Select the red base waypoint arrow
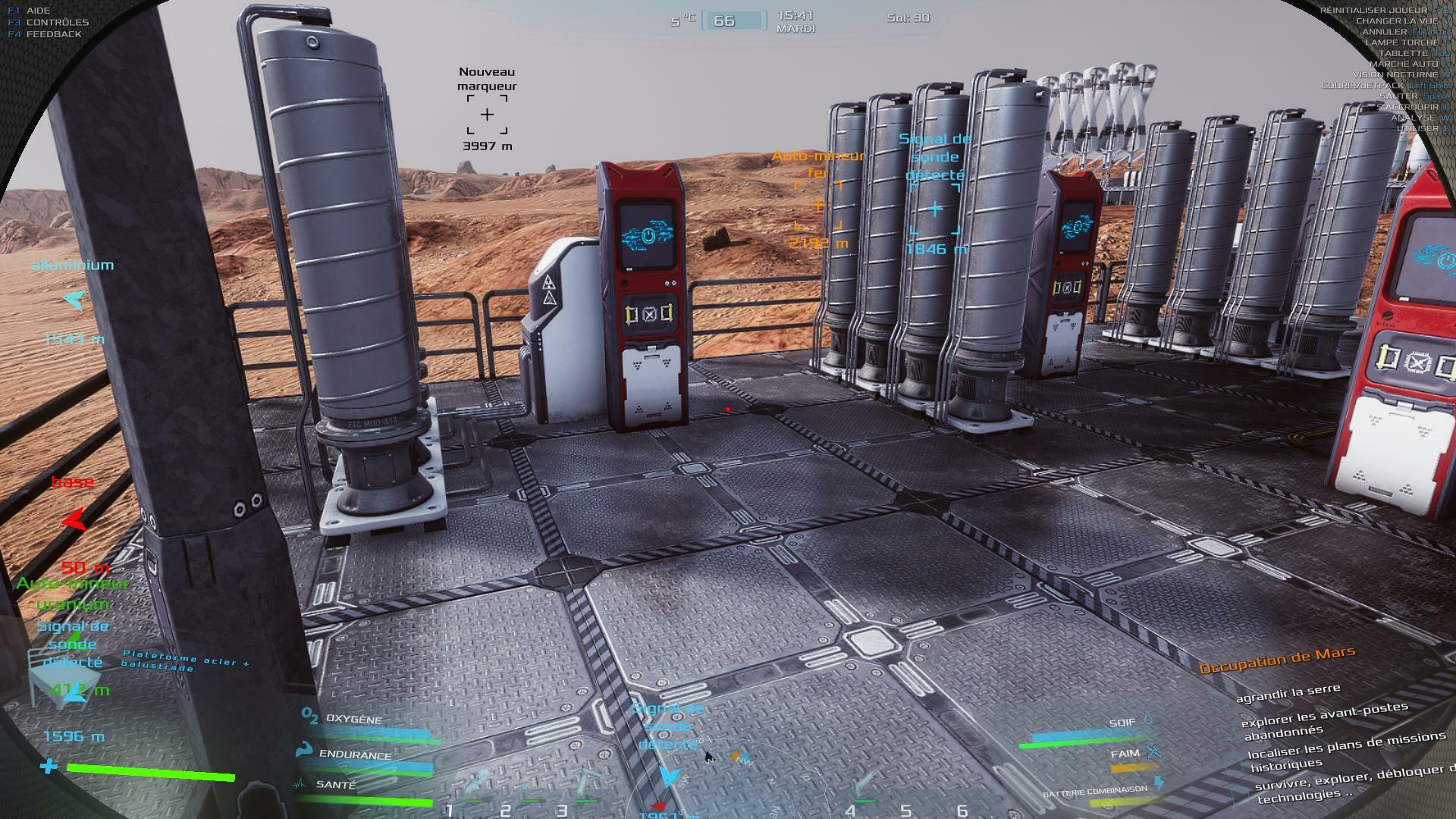This screenshot has width=1456, height=819. pyautogui.click(x=74, y=520)
